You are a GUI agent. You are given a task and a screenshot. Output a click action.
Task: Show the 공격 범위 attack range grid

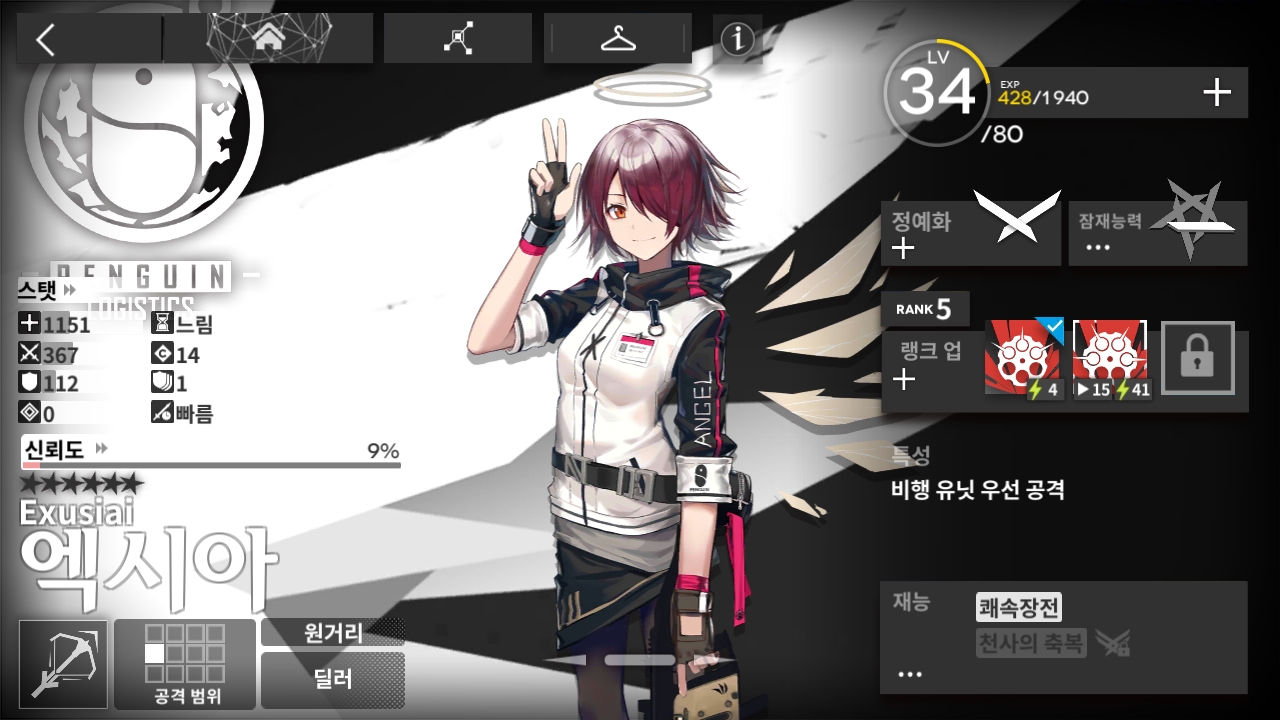pos(185,664)
